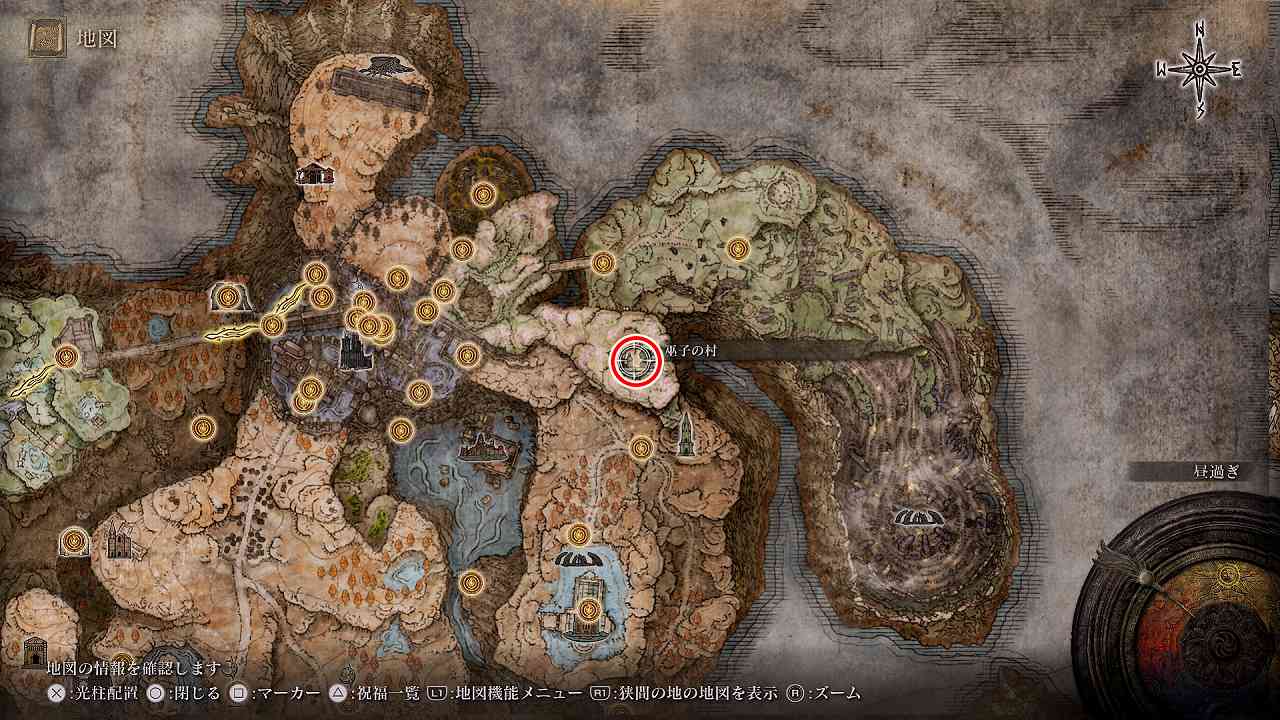Select the dark castle landmark among the clustered graces
Viewport: 1280px width, 720px height.
351,350
